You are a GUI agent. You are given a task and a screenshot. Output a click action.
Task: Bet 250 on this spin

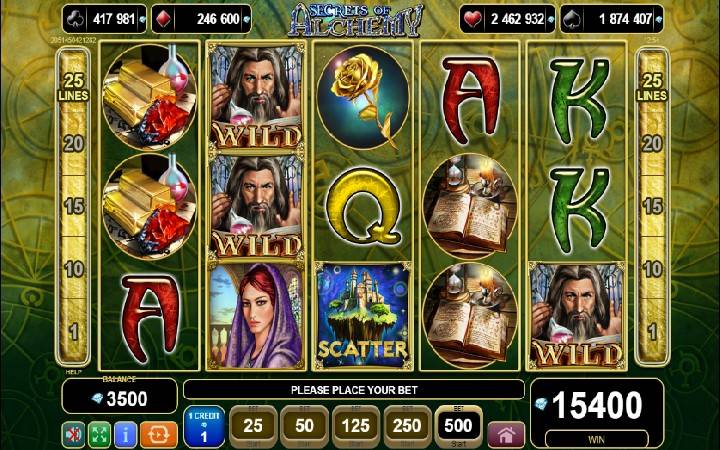coord(406,427)
